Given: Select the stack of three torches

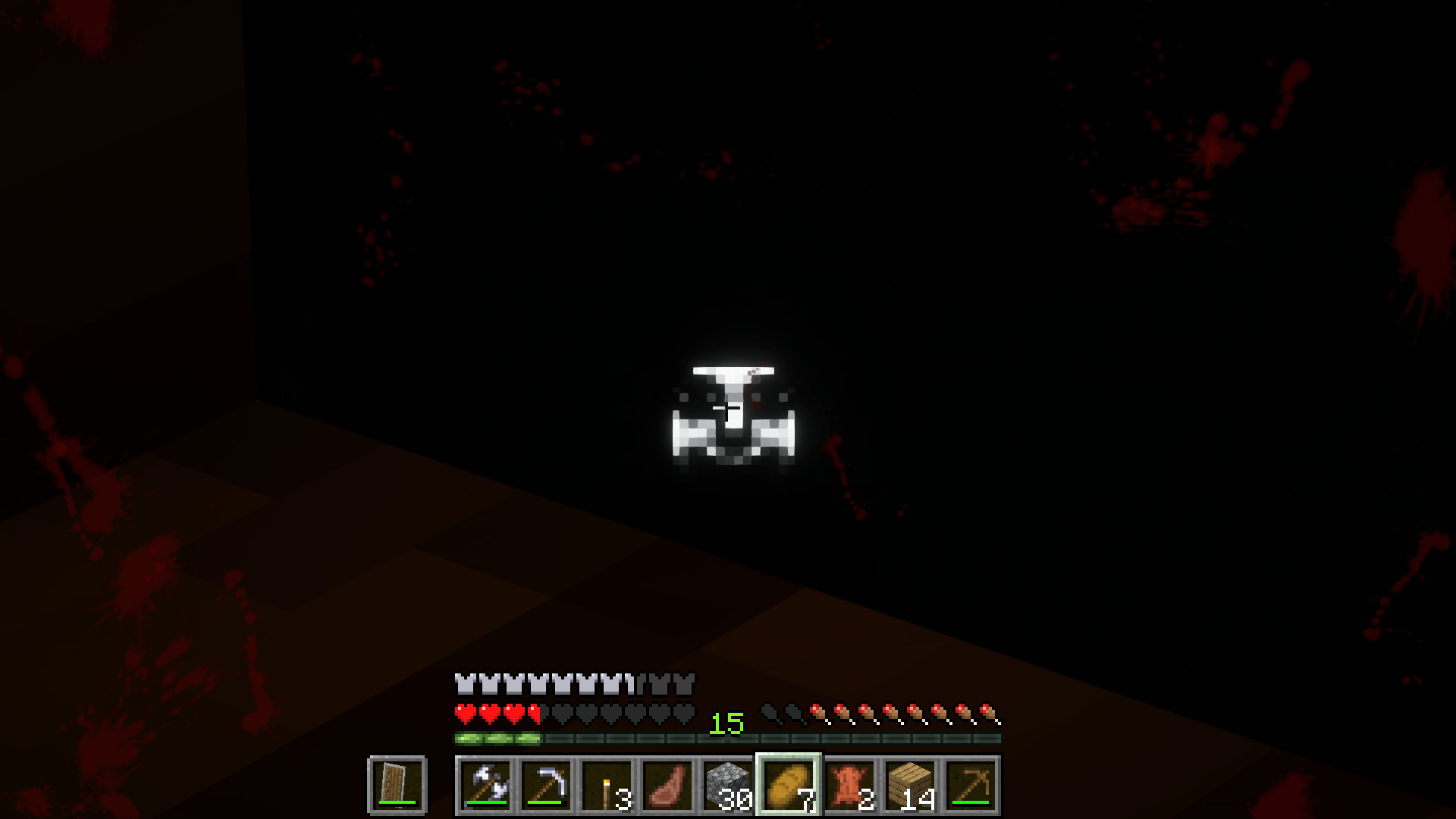Looking at the screenshot, I should click(607, 785).
